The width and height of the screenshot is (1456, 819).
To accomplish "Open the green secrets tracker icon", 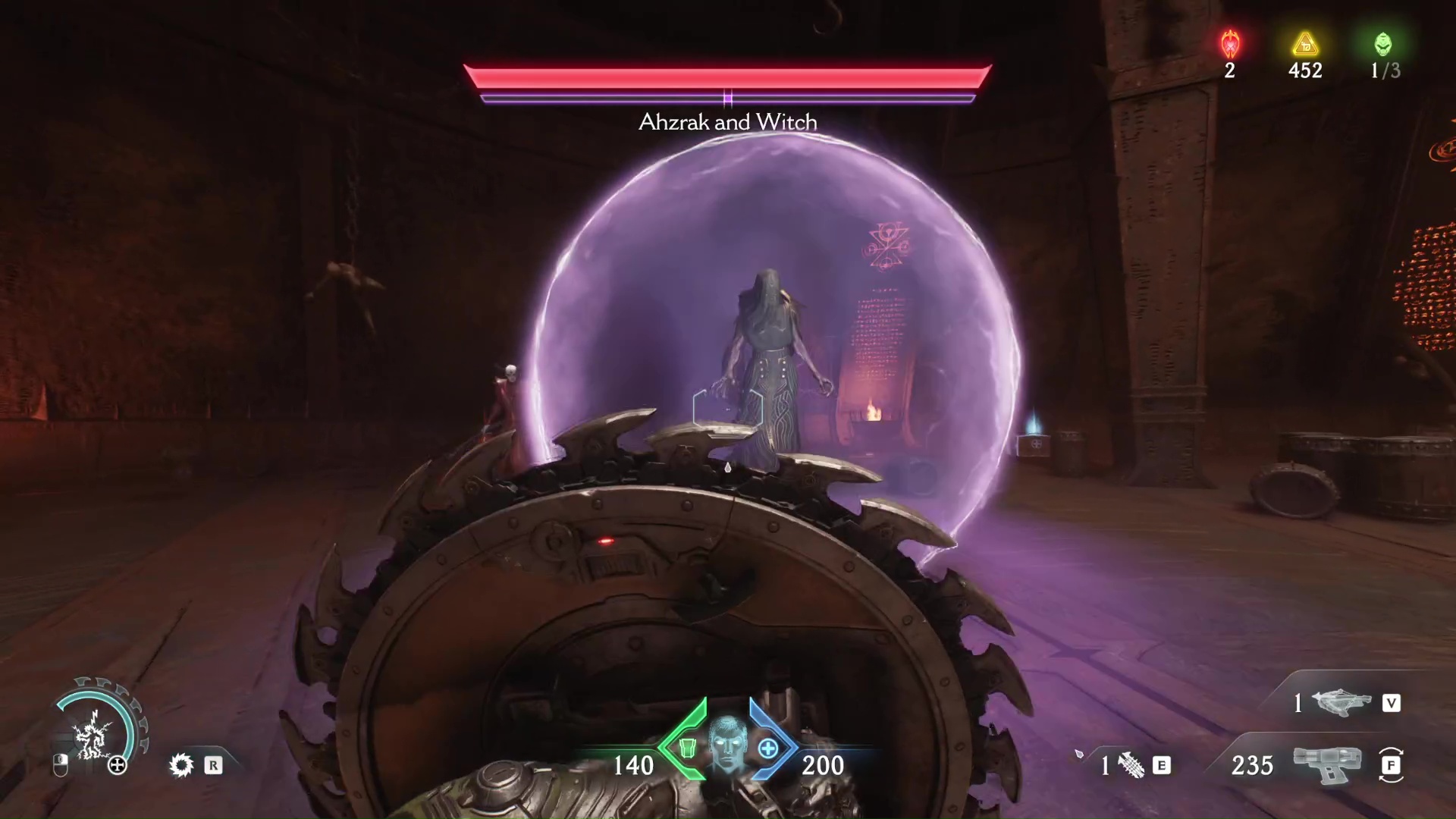I will tap(1383, 45).
